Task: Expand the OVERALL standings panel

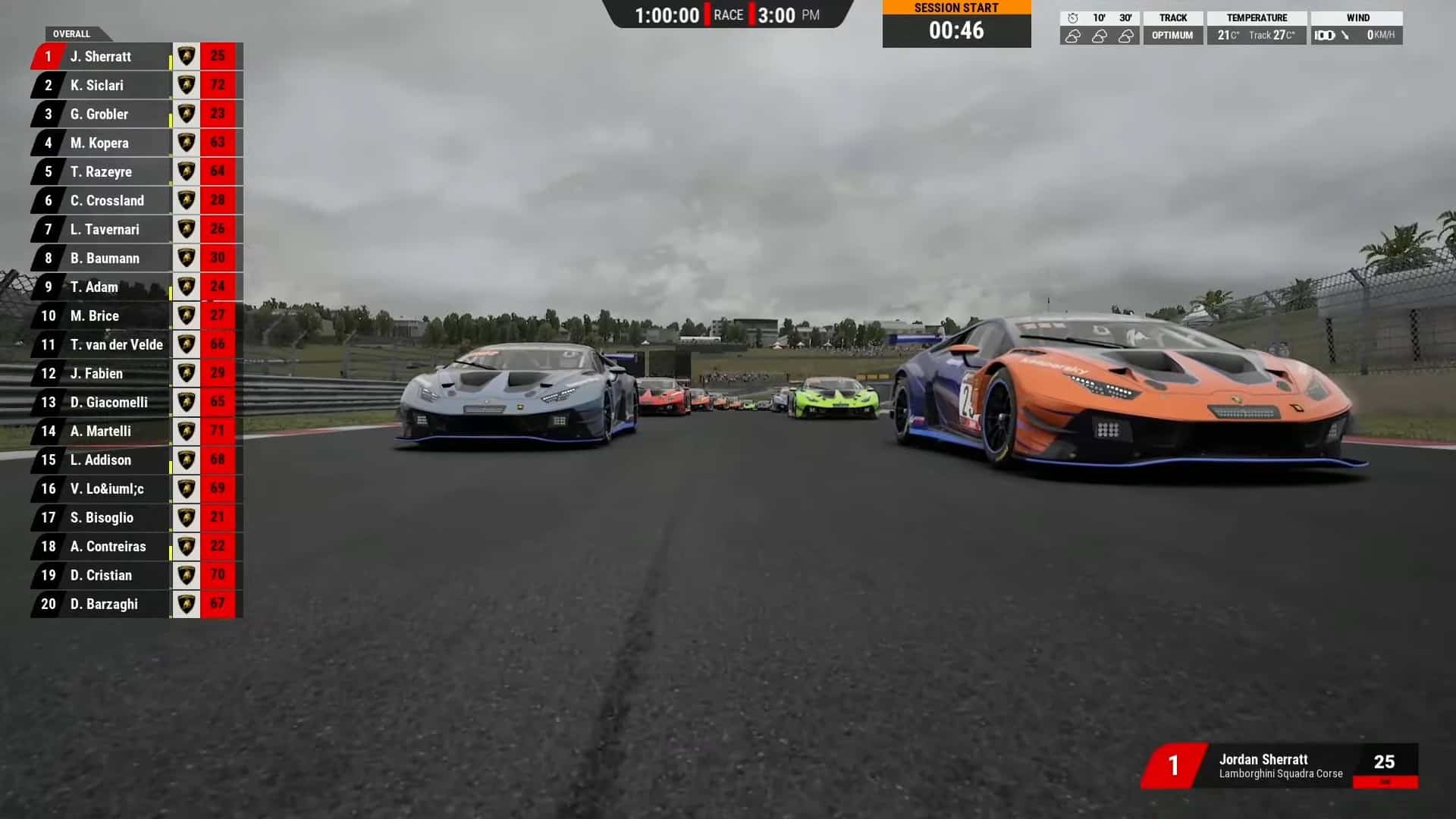Action: pos(72,33)
